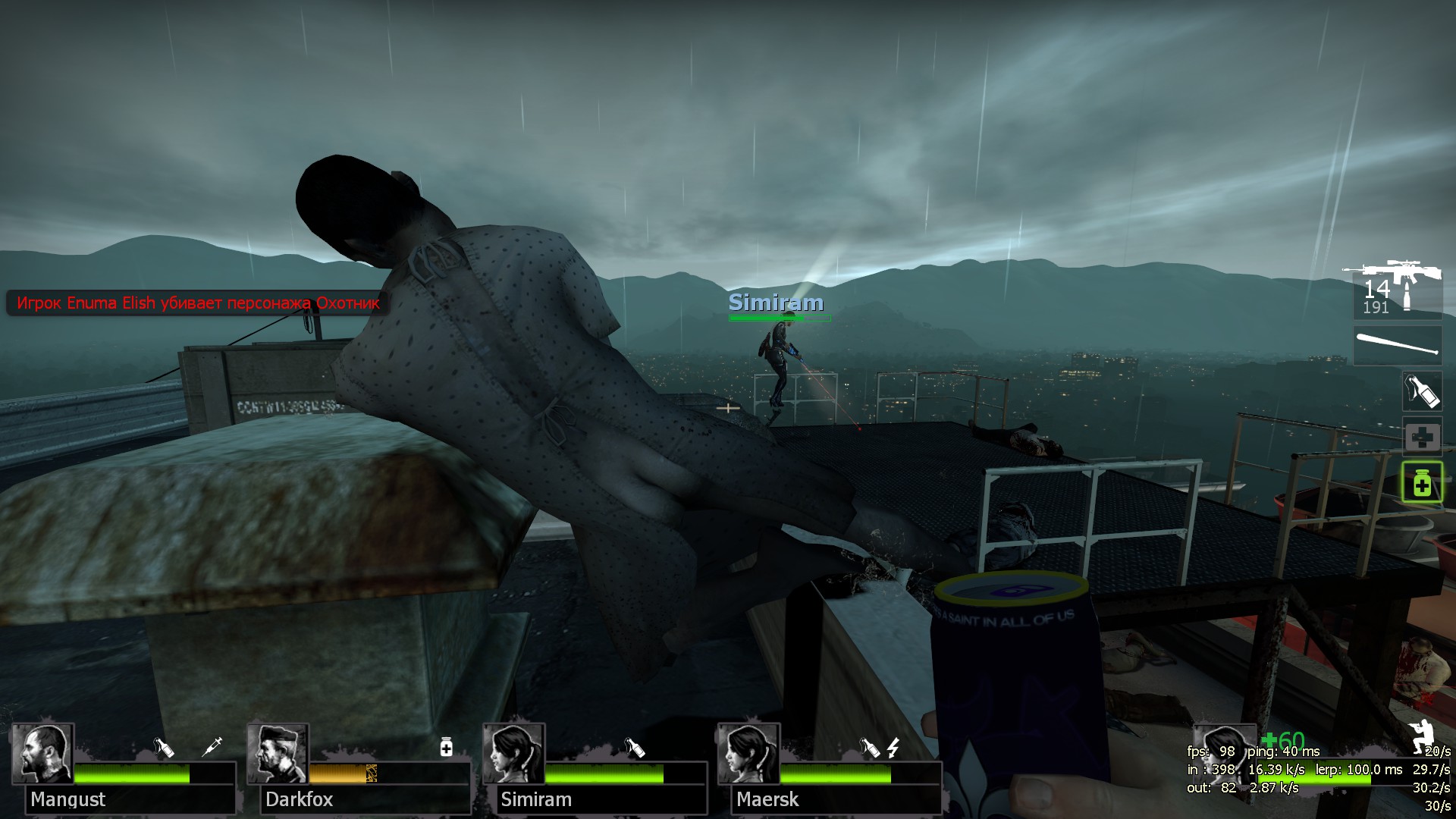1456x819 pixels.
Task: Click the highlighted green pills slot
Action: (1422, 482)
